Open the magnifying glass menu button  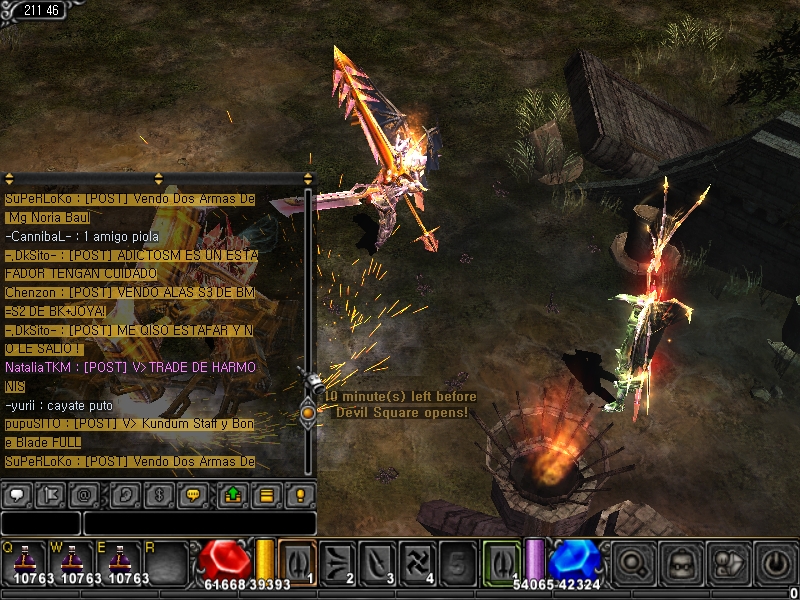coord(634,561)
